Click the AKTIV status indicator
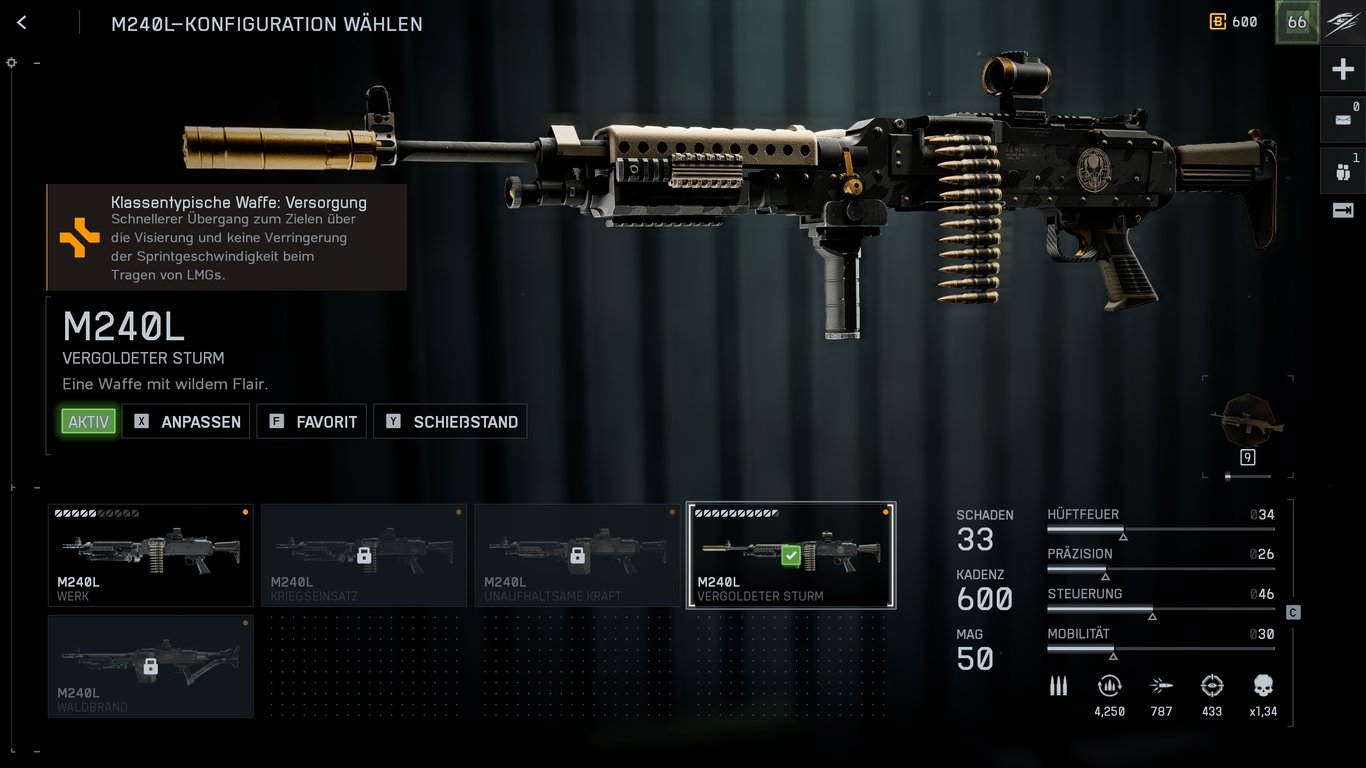 click(87, 421)
